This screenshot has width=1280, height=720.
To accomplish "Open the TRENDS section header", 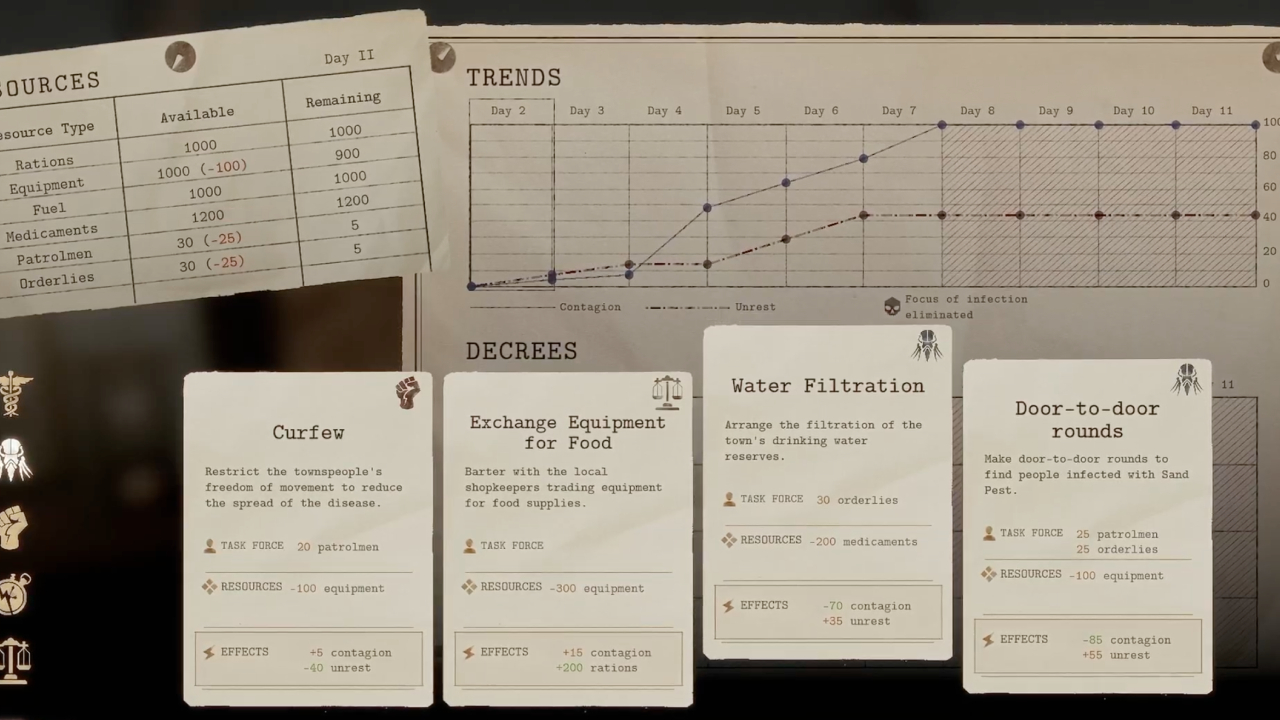I will point(514,78).
